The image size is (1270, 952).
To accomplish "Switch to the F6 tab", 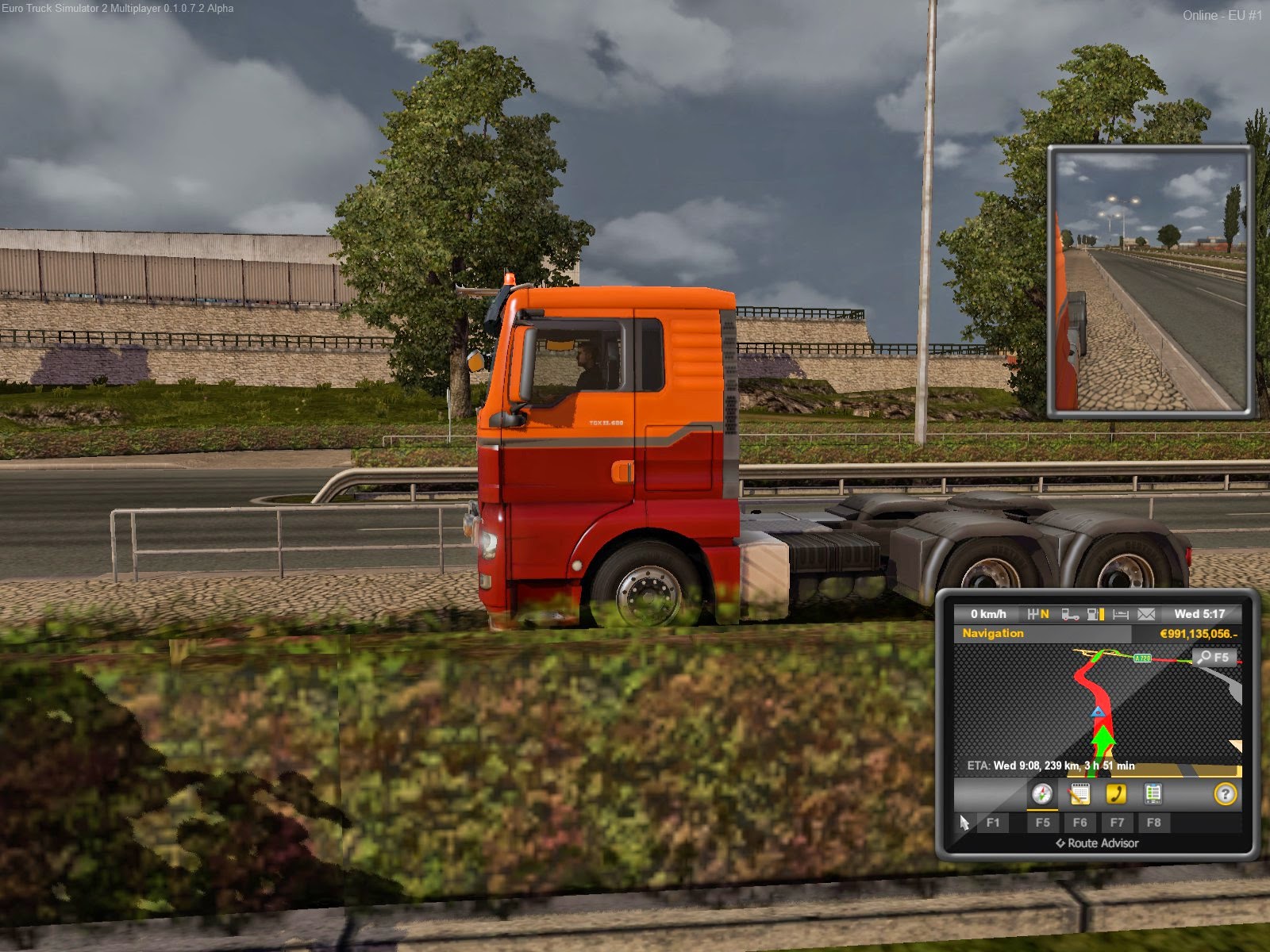I will click(x=1080, y=823).
